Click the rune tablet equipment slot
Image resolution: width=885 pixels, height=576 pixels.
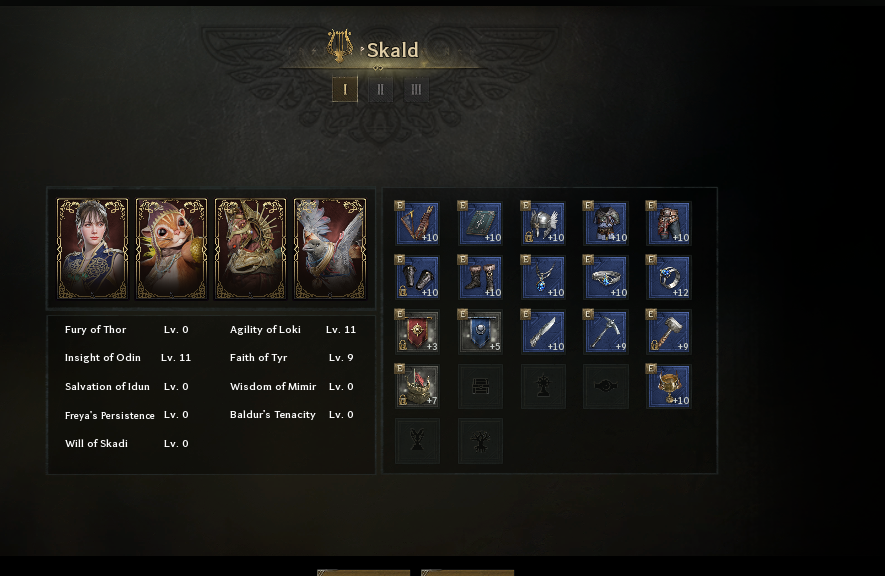[x=480, y=223]
